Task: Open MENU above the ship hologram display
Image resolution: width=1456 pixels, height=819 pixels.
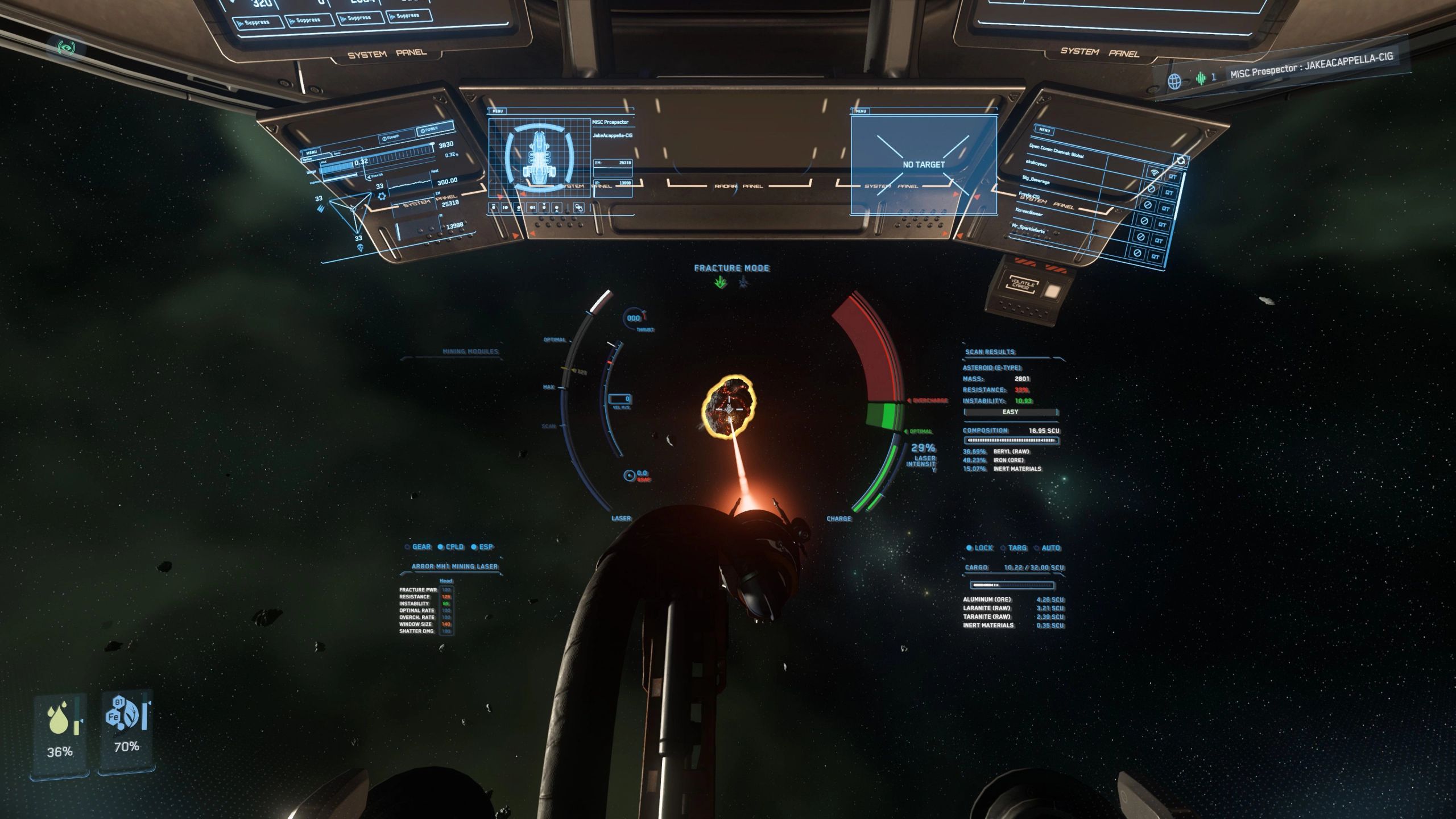Action: tap(498, 111)
